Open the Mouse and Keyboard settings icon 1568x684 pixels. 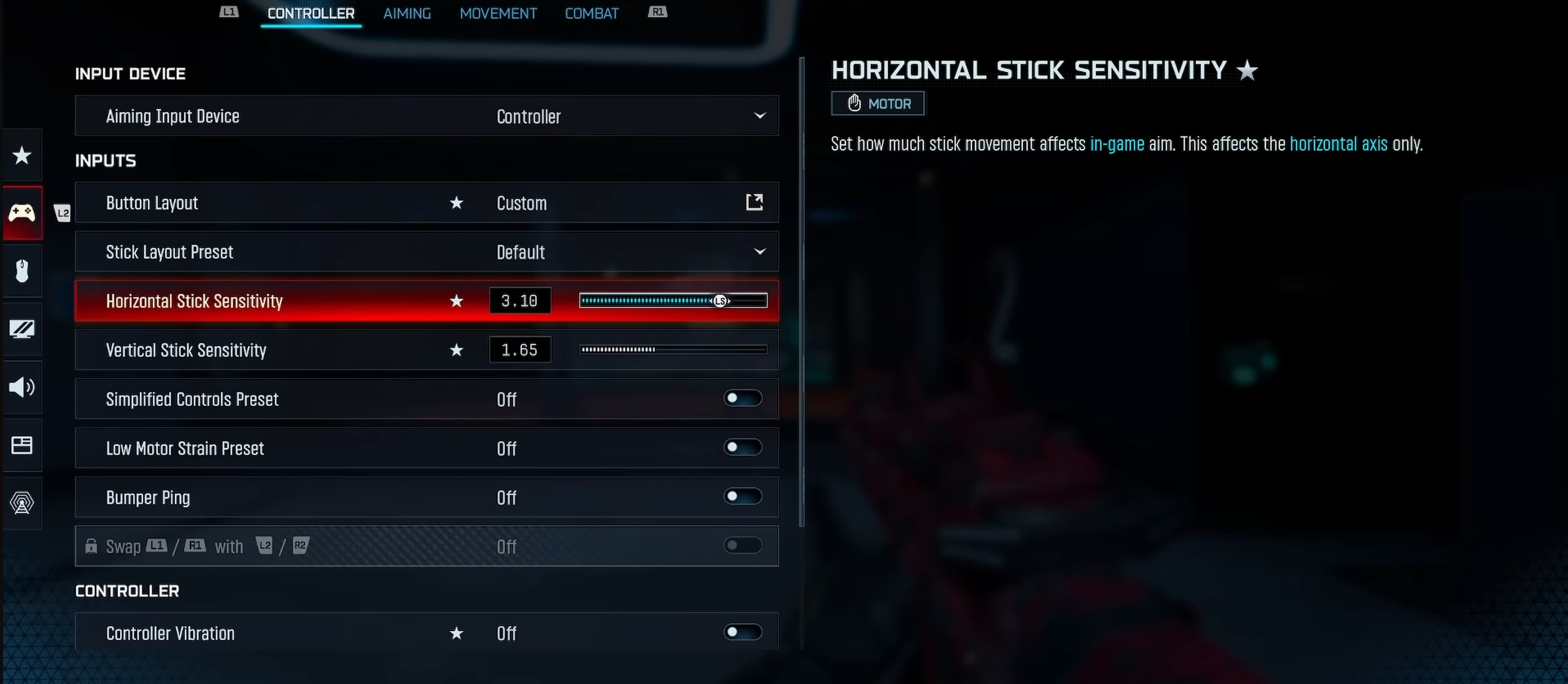click(22, 271)
